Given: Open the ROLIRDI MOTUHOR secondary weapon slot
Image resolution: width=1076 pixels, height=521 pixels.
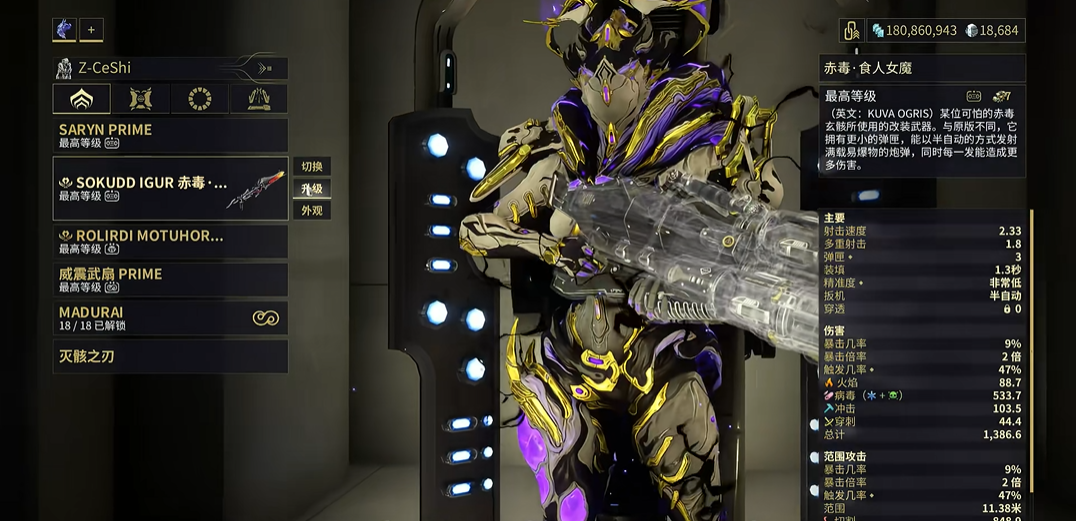Looking at the screenshot, I should click(x=170, y=241).
